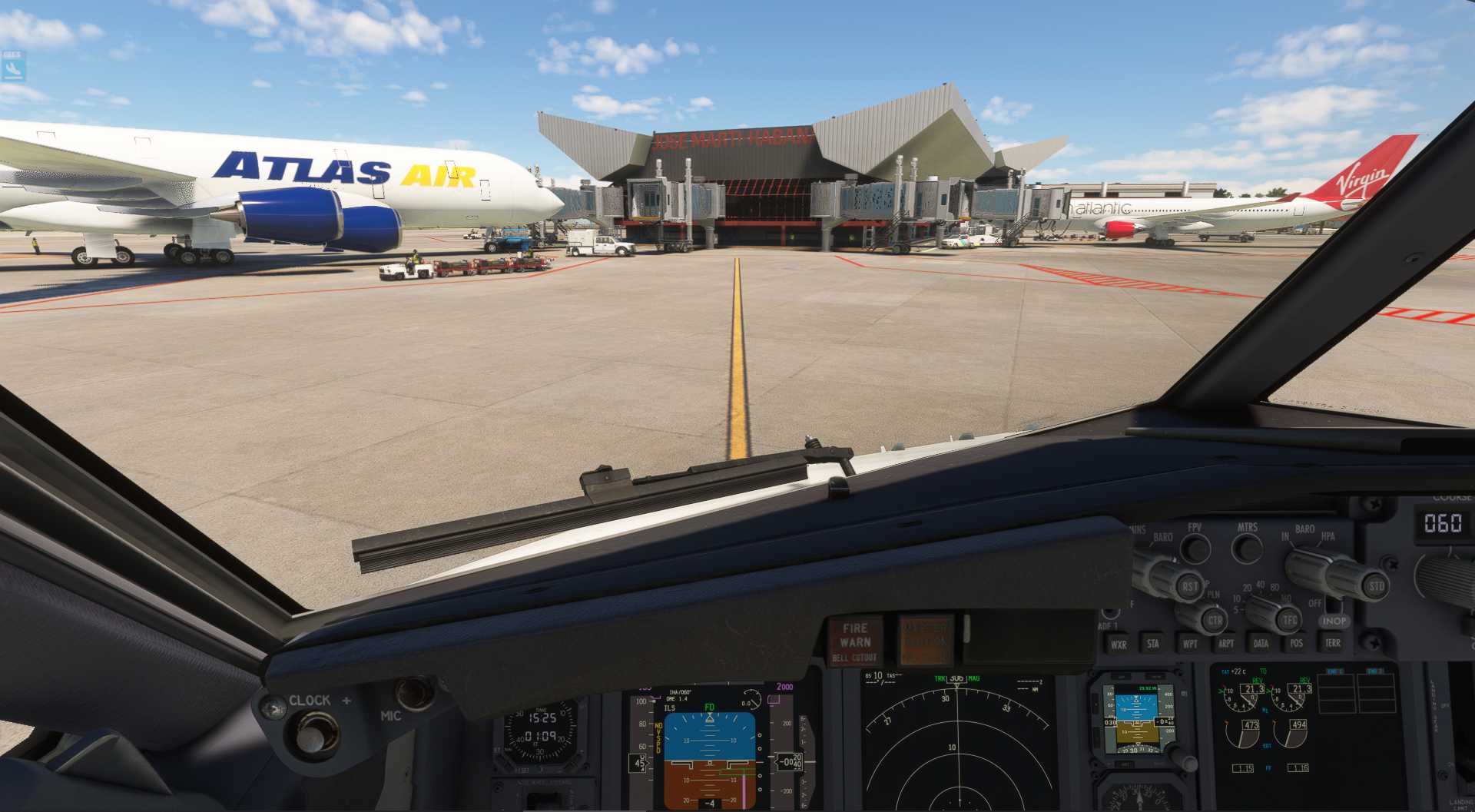Image resolution: width=1475 pixels, height=812 pixels.
Task: Toggle the DATA map button
Action: pyautogui.click(x=1261, y=644)
